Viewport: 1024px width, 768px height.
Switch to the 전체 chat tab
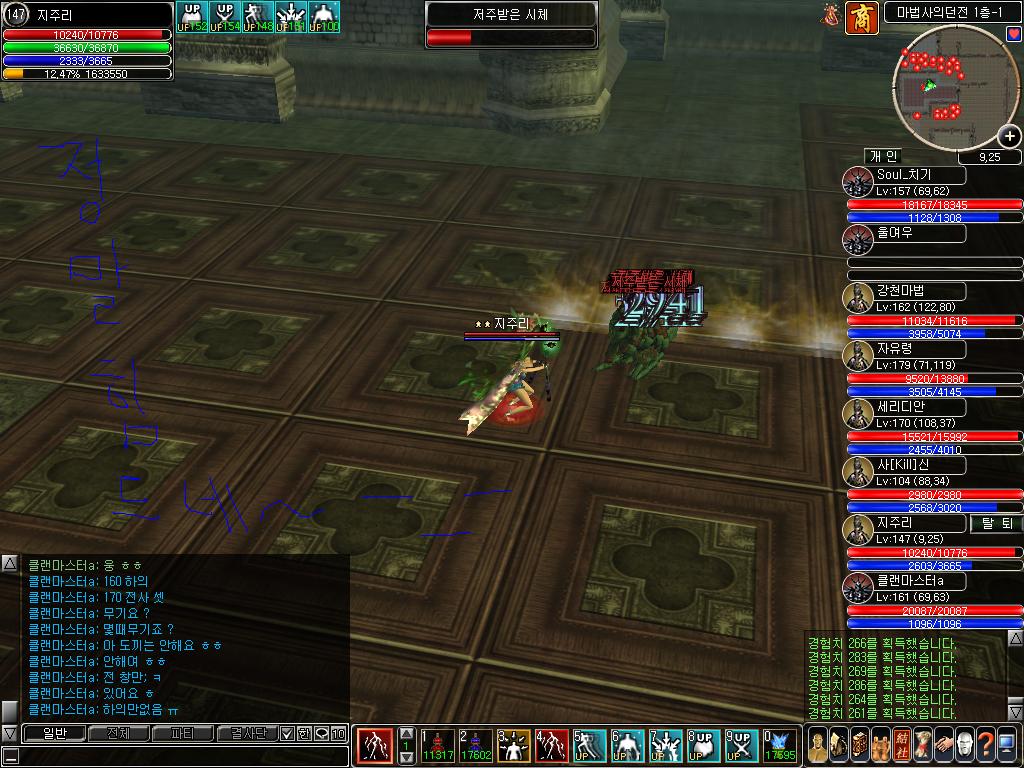click(117, 733)
